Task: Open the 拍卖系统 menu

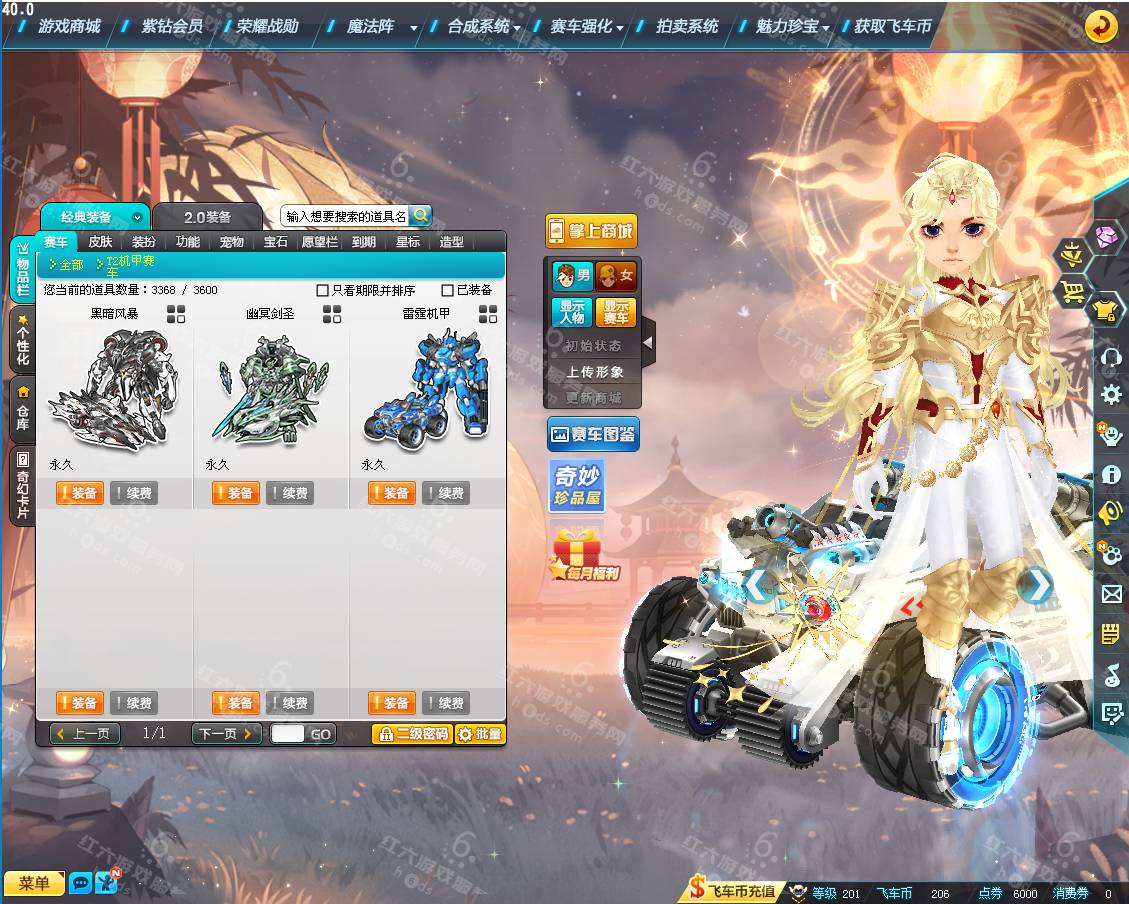Action: pos(687,26)
